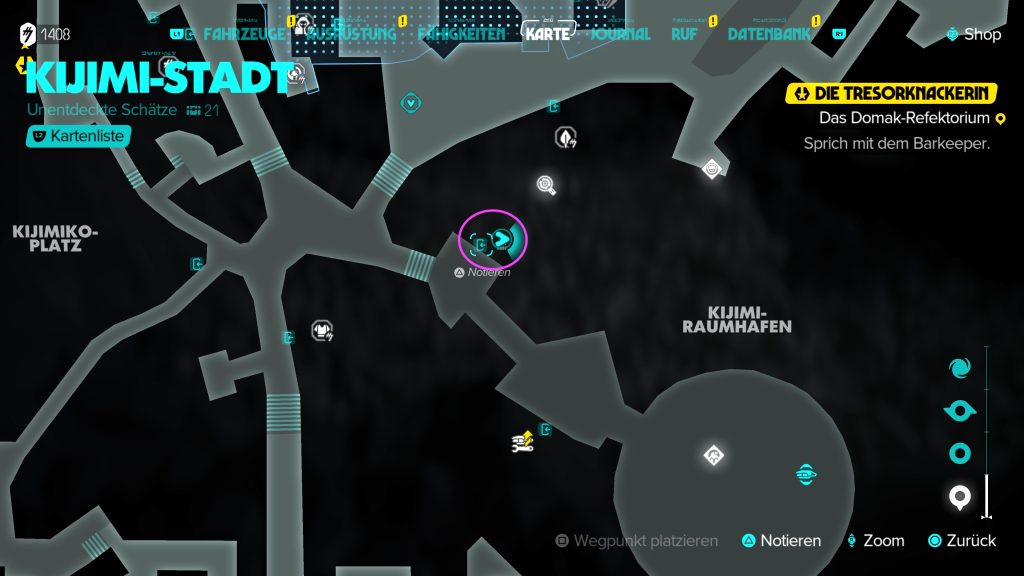This screenshot has height=576, width=1024.
Task: Click the Notieren button in bottom bar
Action: [x=781, y=541]
